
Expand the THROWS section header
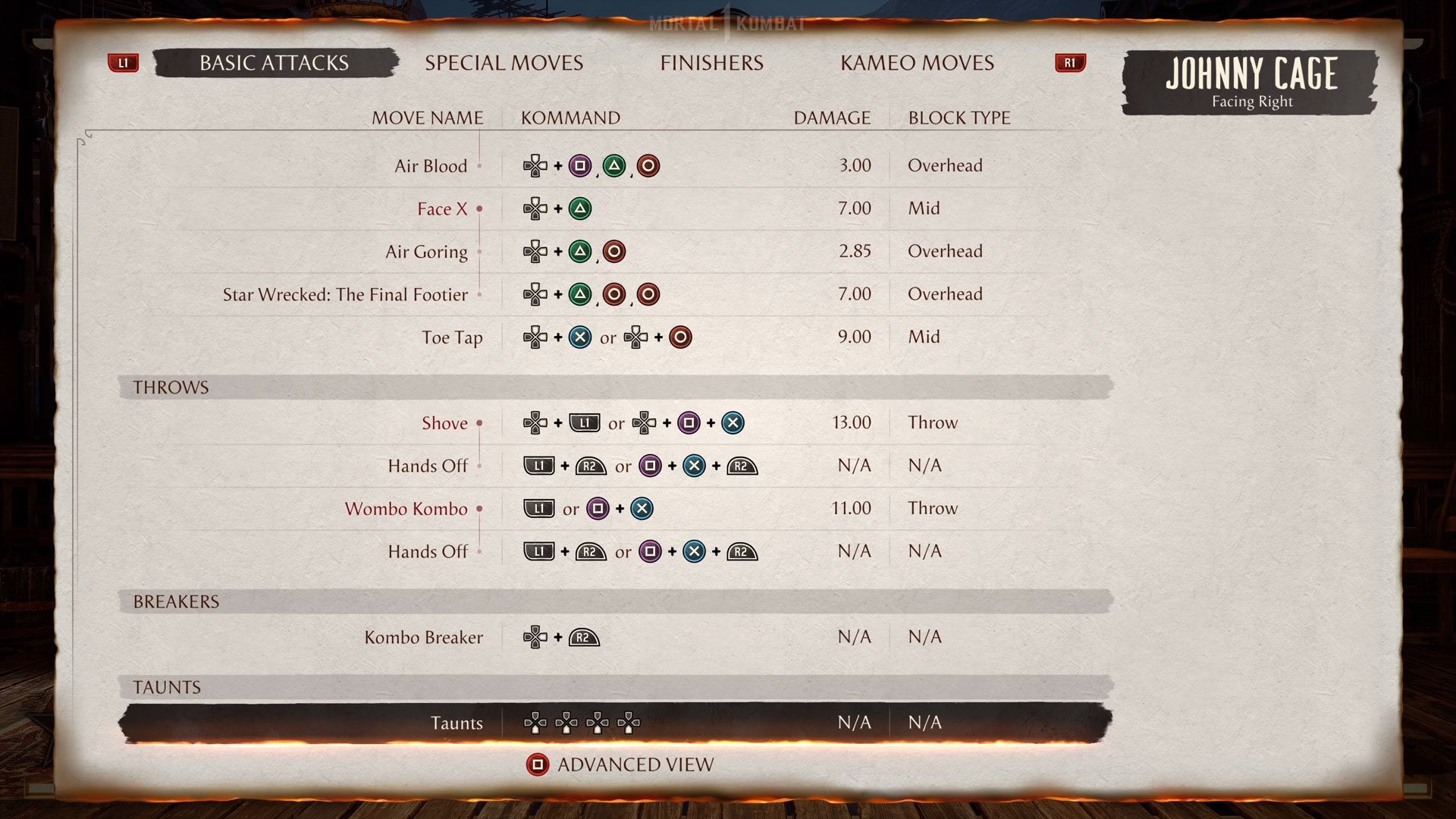click(170, 387)
